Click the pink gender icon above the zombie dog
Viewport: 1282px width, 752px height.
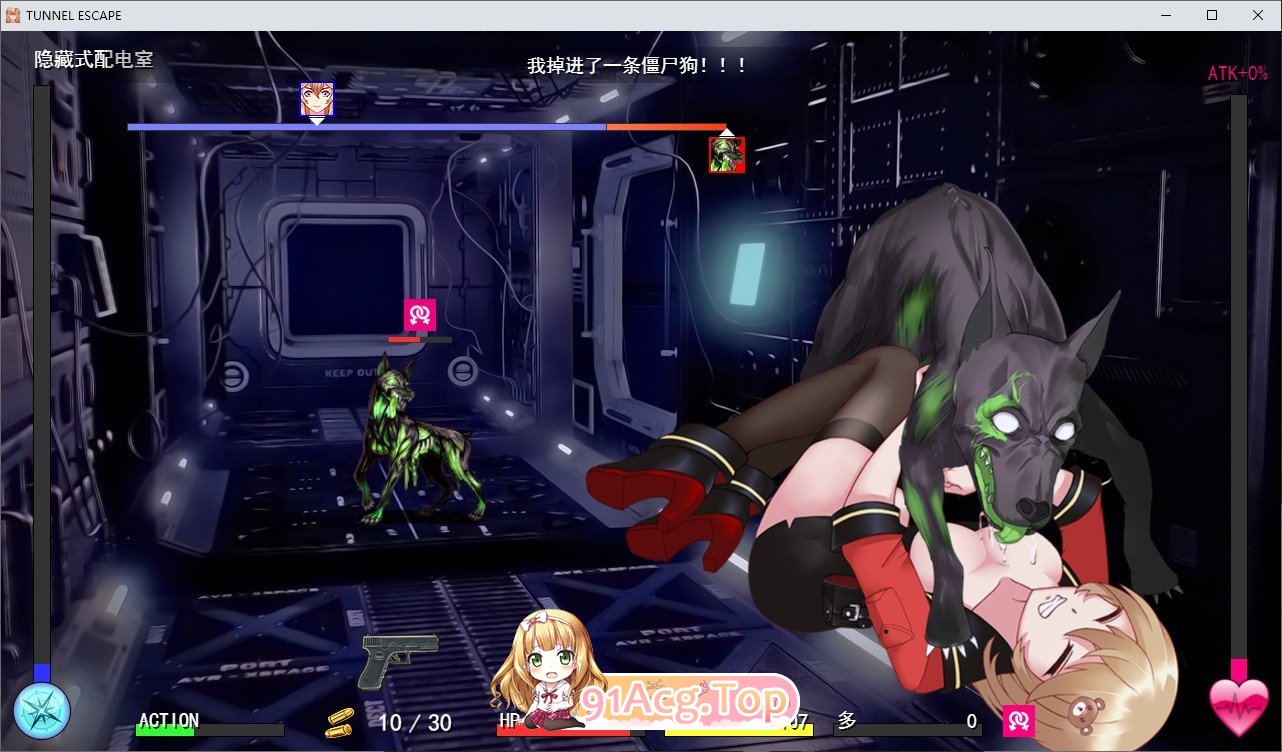421,314
